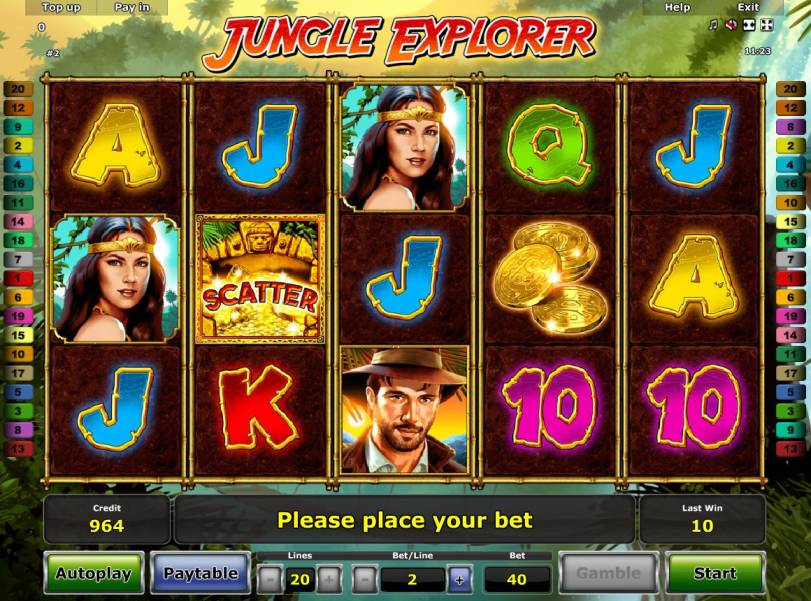
Task: Open the Top up option
Action: [61, 7]
